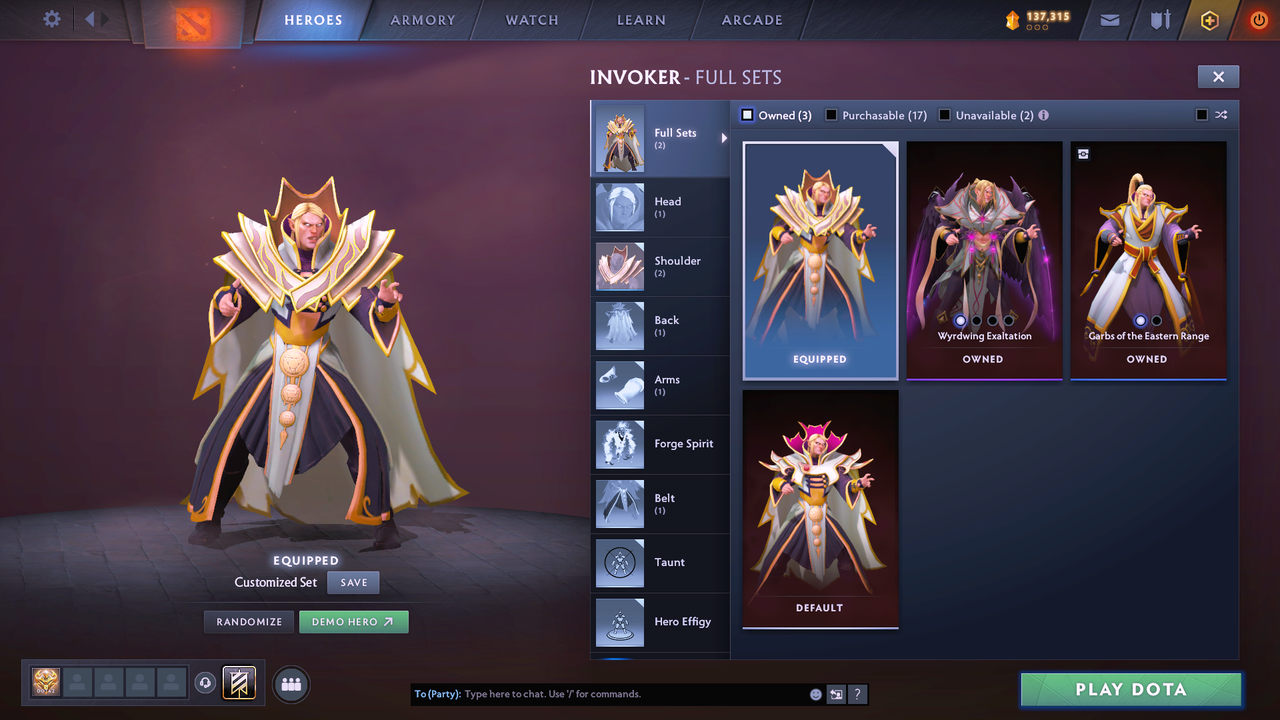Open the mail inbox at the top
Image resolution: width=1280 pixels, height=720 pixels.
pyautogui.click(x=1108, y=20)
